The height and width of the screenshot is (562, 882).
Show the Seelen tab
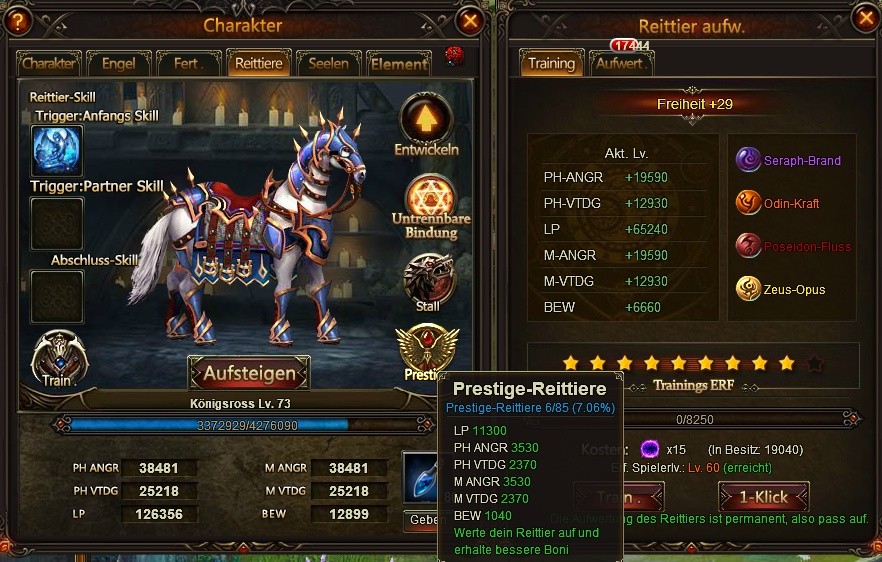pyautogui.click(x=328, y=63)
